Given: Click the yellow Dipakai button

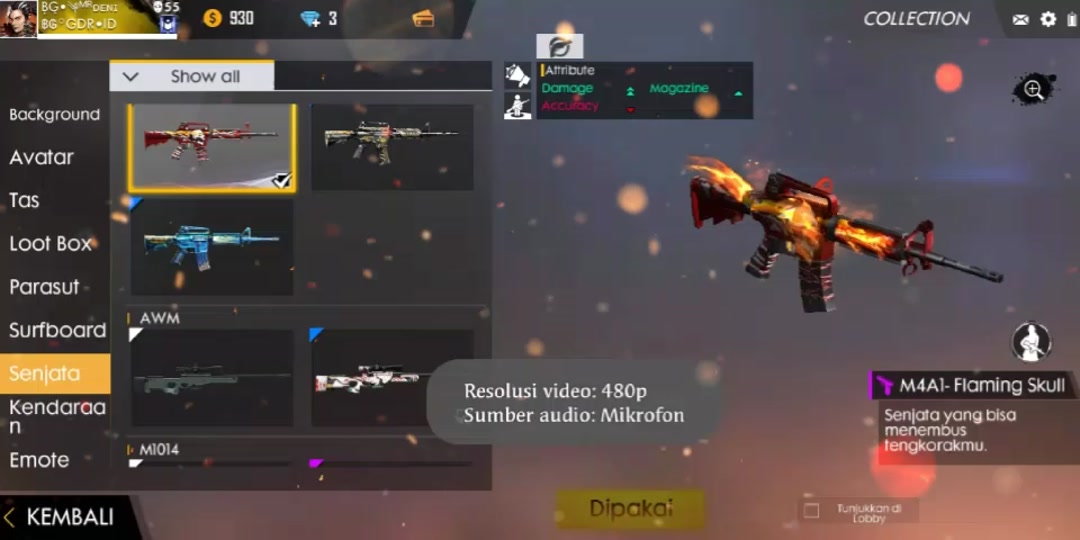Looking at the screenshot, I should tap(629, 509).
